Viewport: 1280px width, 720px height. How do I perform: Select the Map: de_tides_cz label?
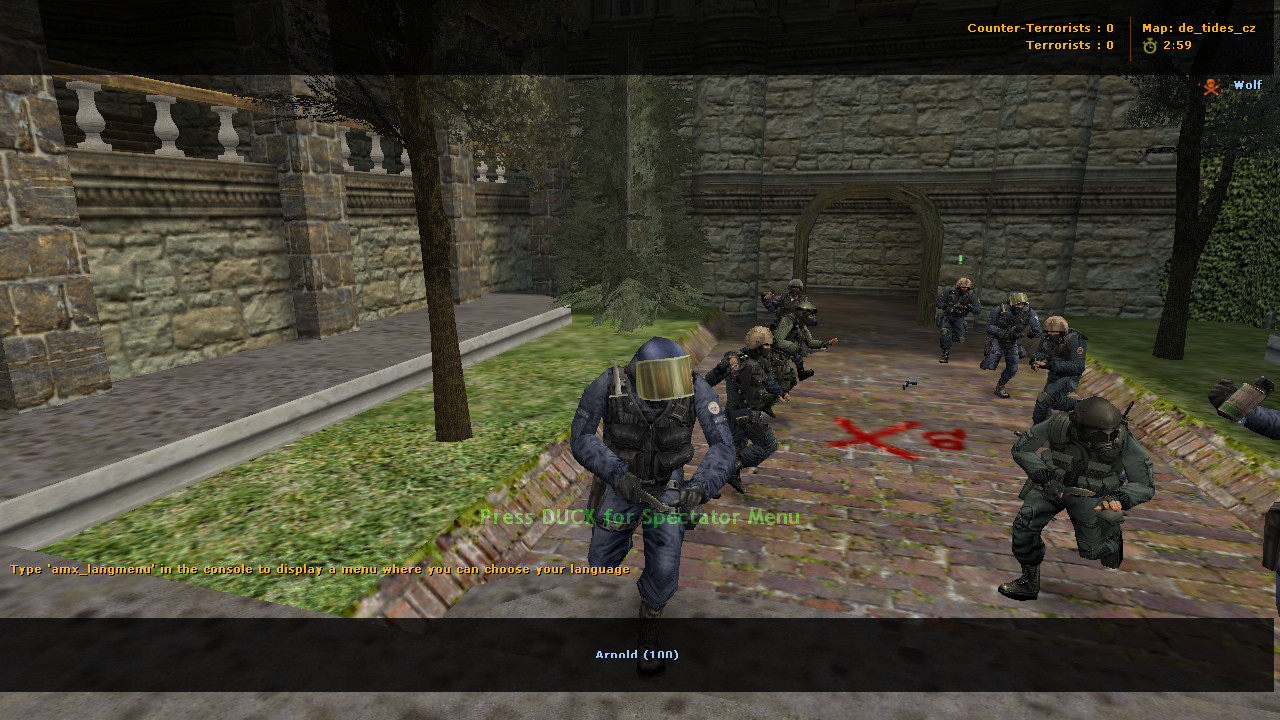pos(1200,27)
